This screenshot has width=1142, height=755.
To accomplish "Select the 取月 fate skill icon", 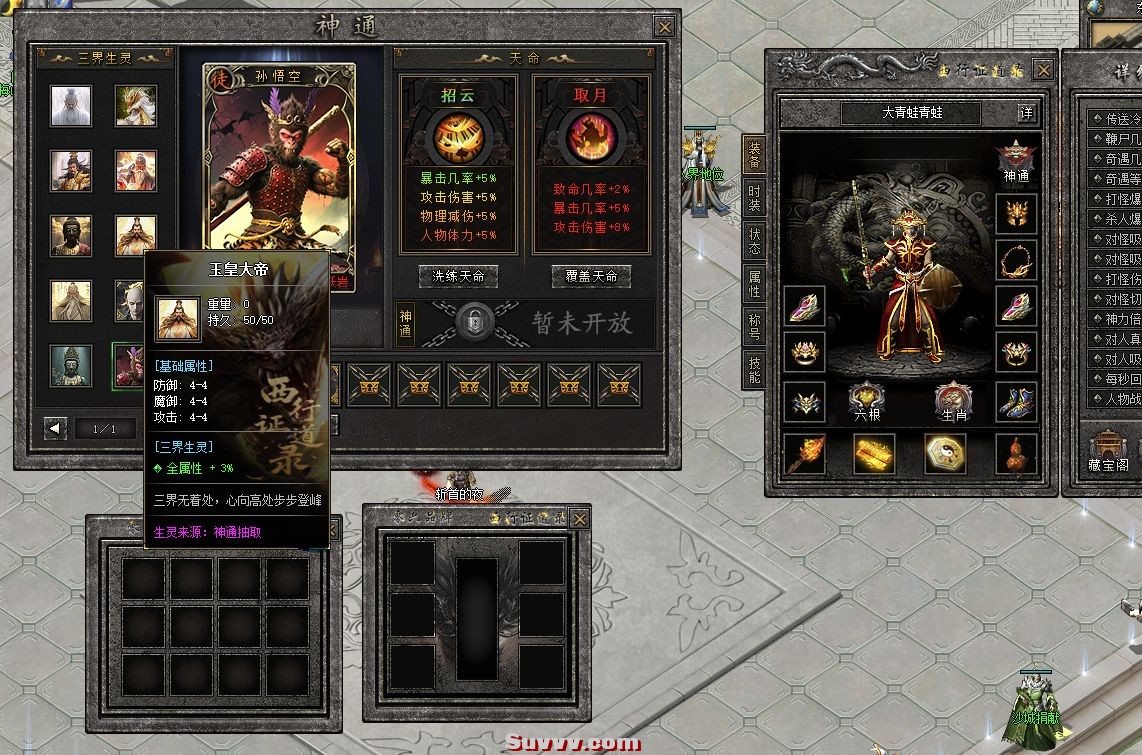I will (x=590, y=138).
